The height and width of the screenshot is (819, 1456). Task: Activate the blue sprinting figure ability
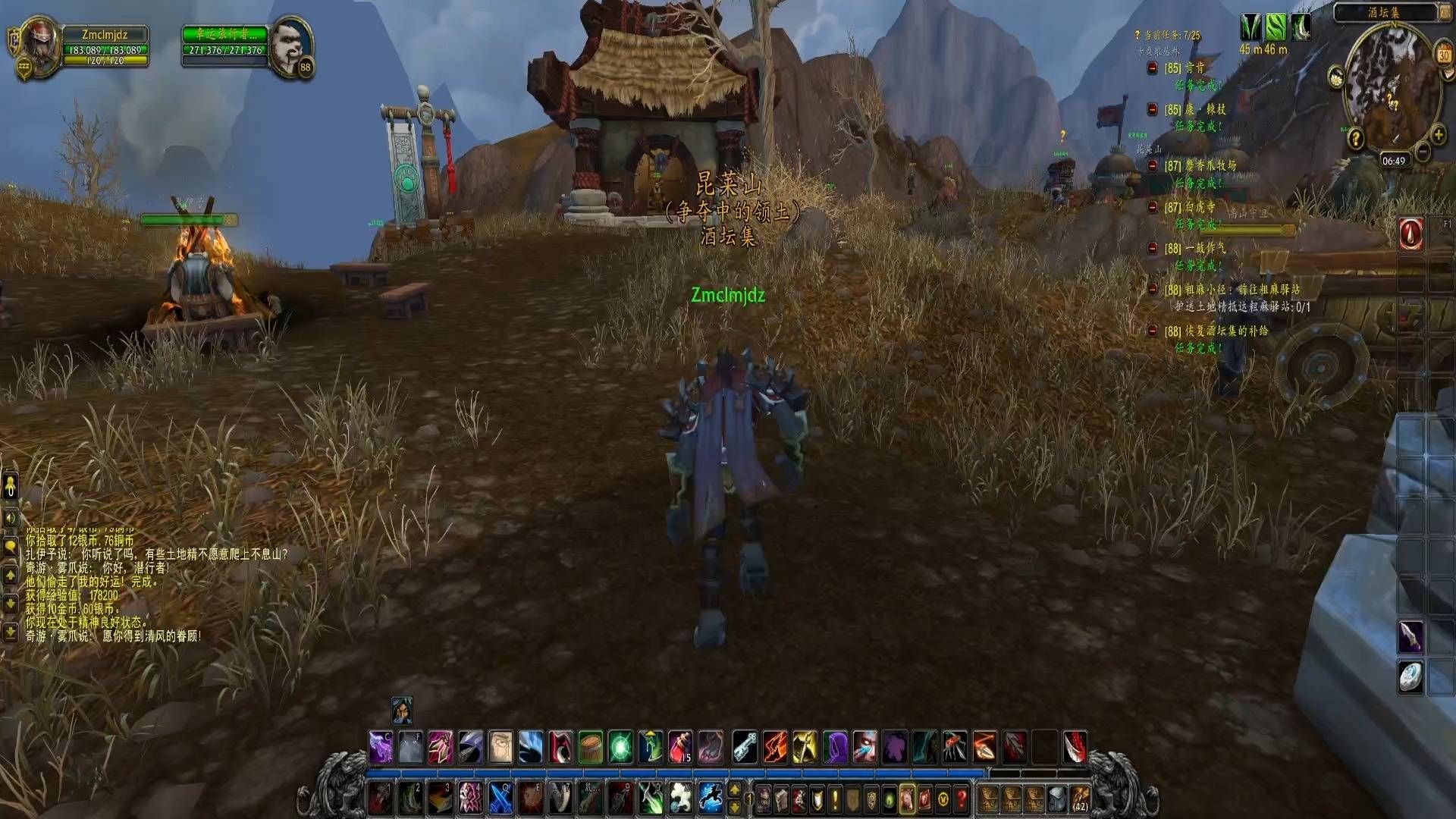tap(711, 798)
